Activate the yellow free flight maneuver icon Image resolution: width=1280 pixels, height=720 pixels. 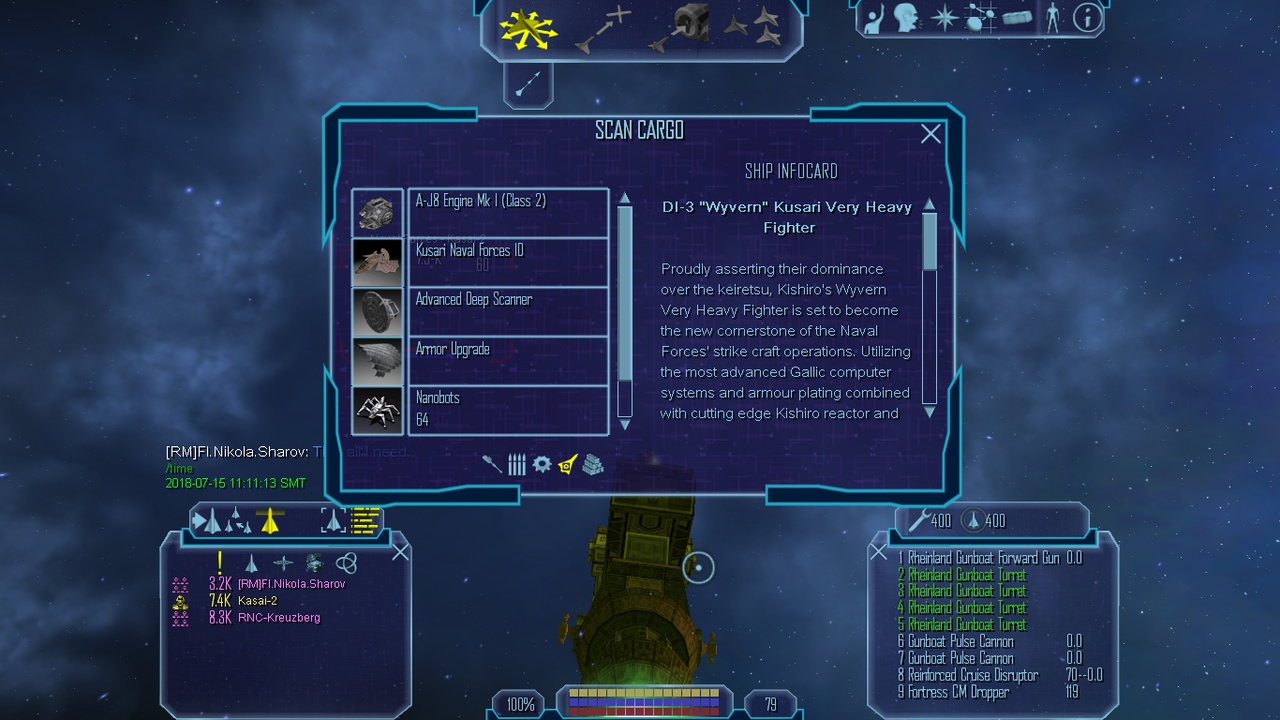pos(528,28)
